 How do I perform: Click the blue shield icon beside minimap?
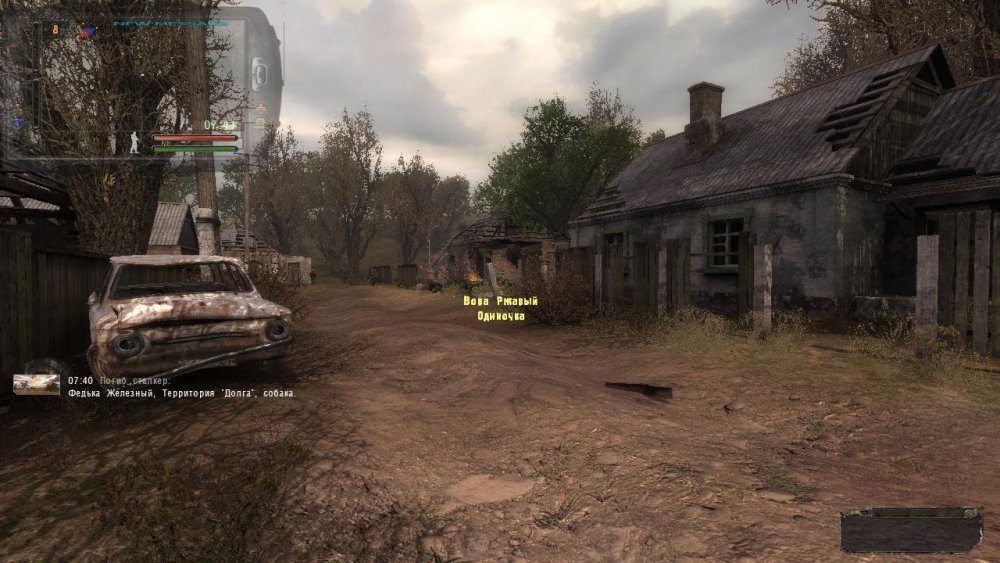click(x=17, y=122)
